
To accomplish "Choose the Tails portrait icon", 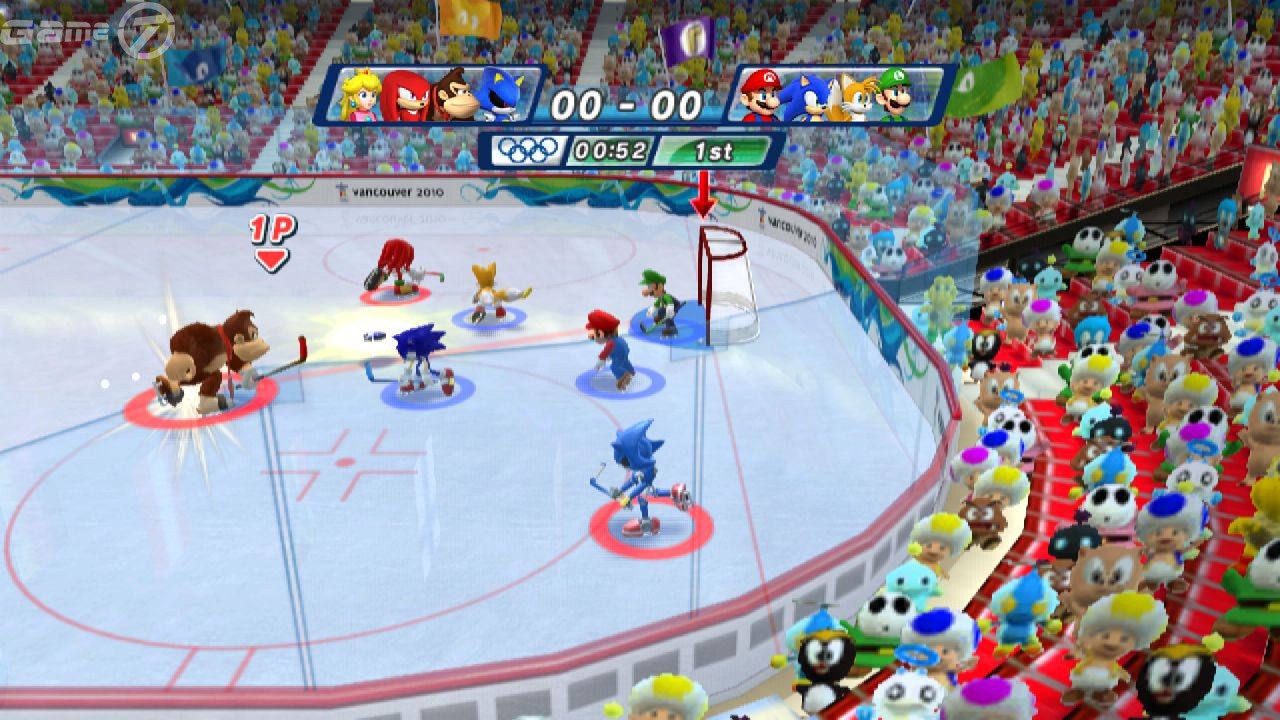I will point(853,97).
